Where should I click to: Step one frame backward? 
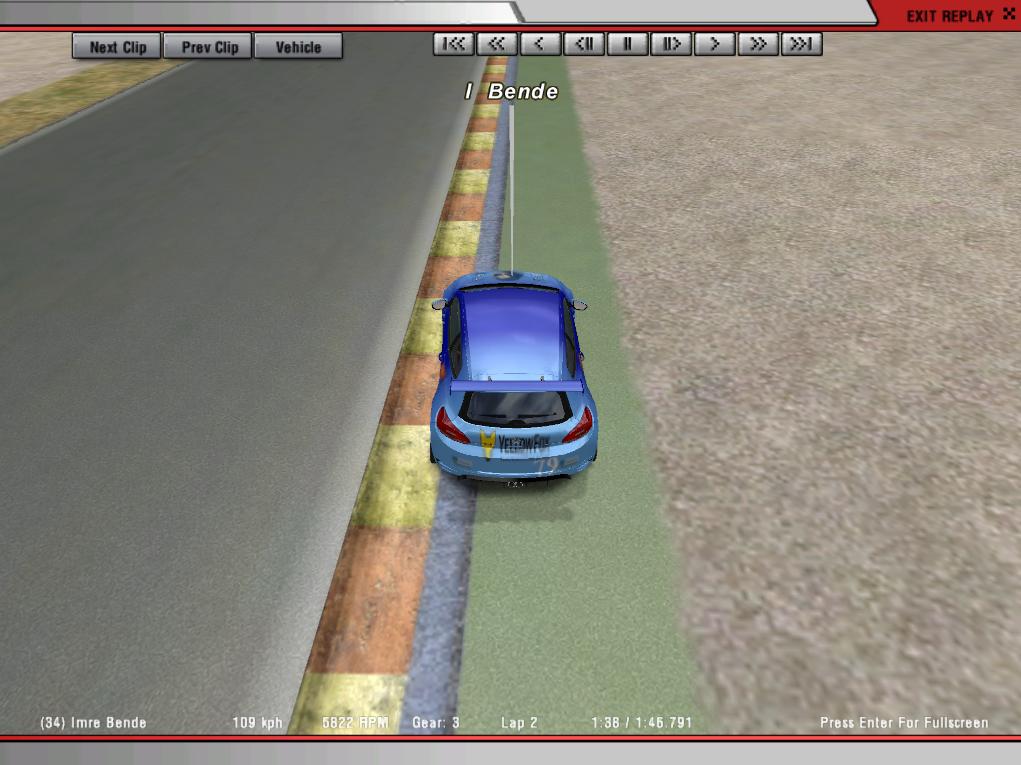[584, 44]
